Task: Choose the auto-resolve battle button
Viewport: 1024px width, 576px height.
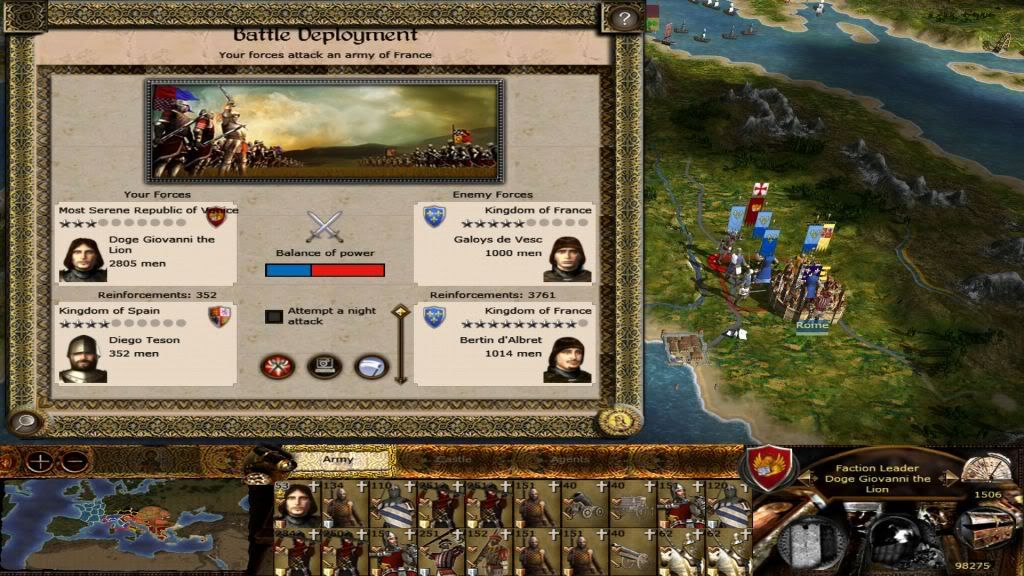Action: tap(324, 366)
